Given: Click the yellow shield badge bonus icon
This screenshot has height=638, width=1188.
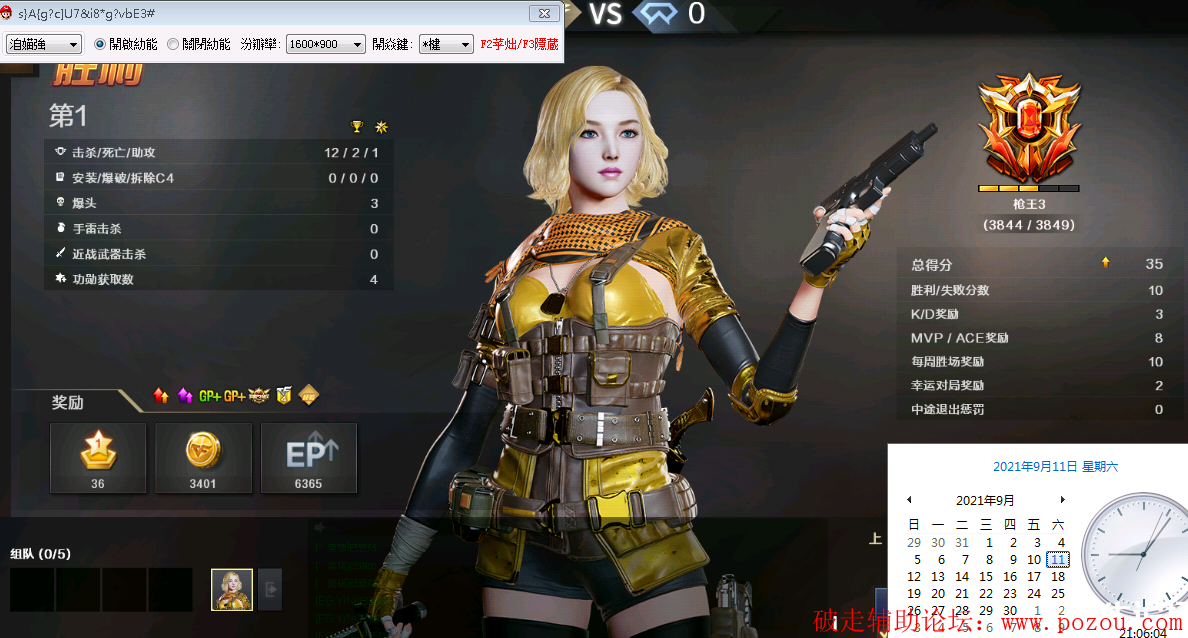Looking at the screenshot, I should point(284,396).
